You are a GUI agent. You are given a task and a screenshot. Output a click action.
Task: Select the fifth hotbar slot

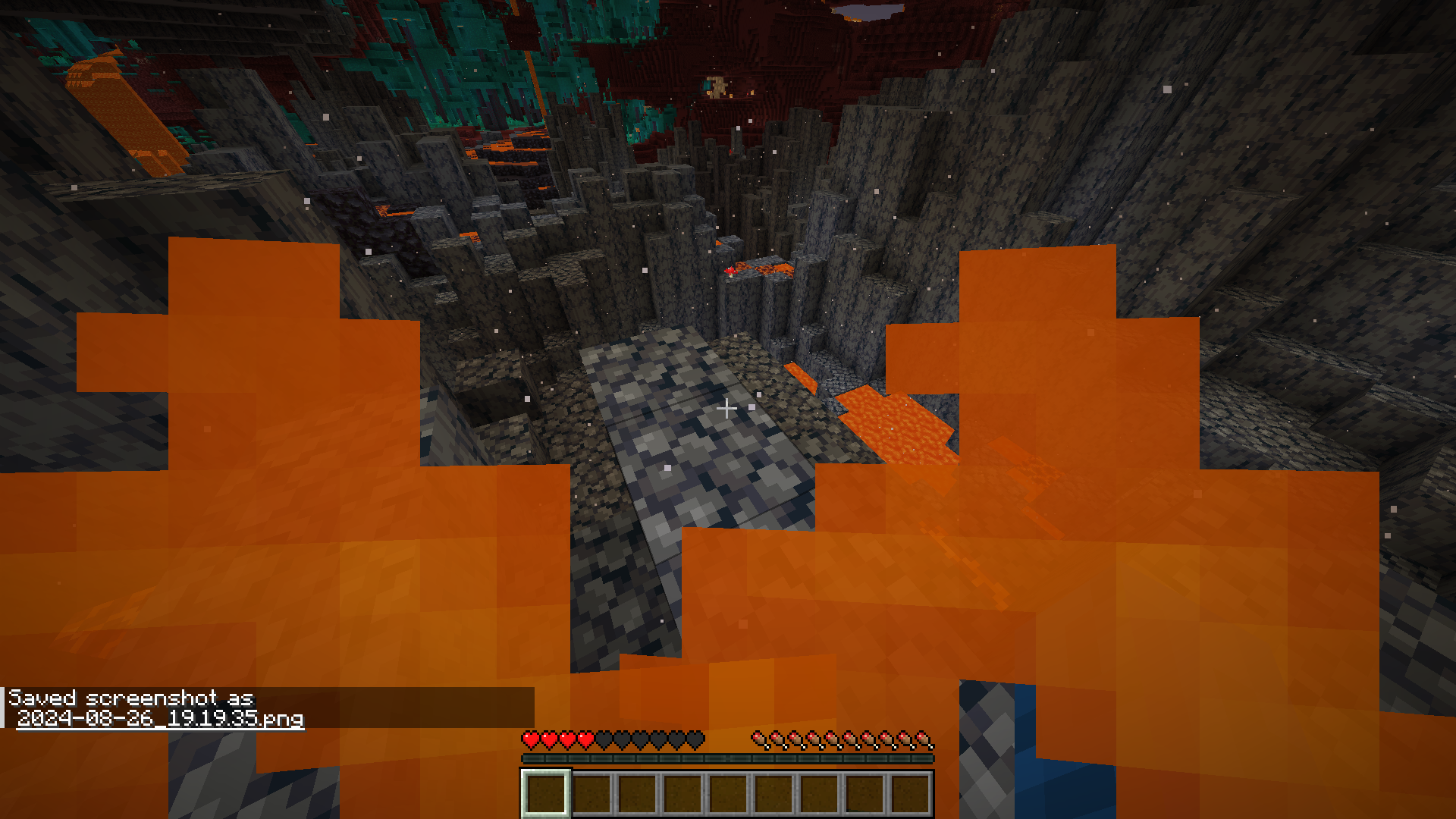tap(726, 792)
